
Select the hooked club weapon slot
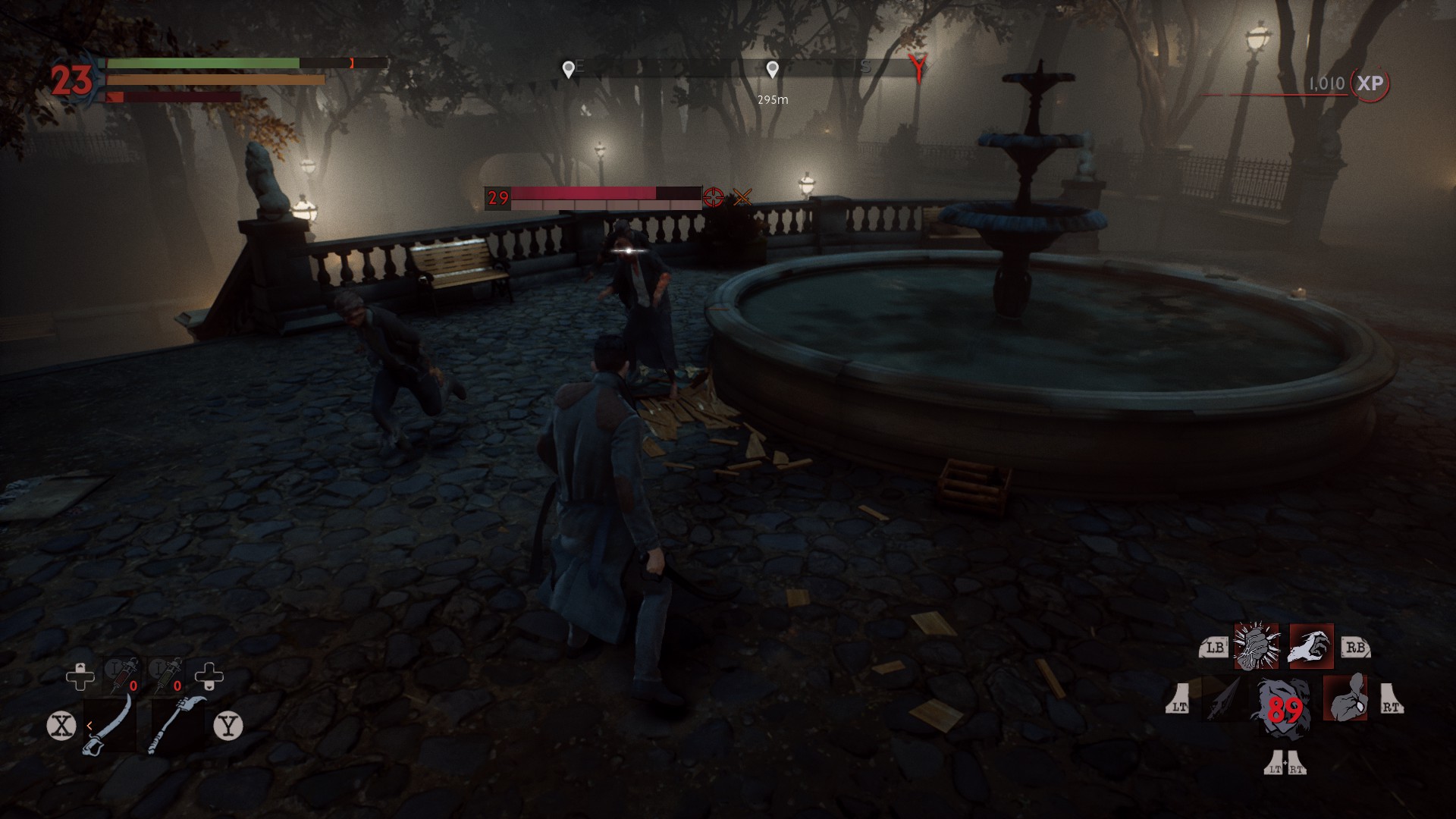177,725
